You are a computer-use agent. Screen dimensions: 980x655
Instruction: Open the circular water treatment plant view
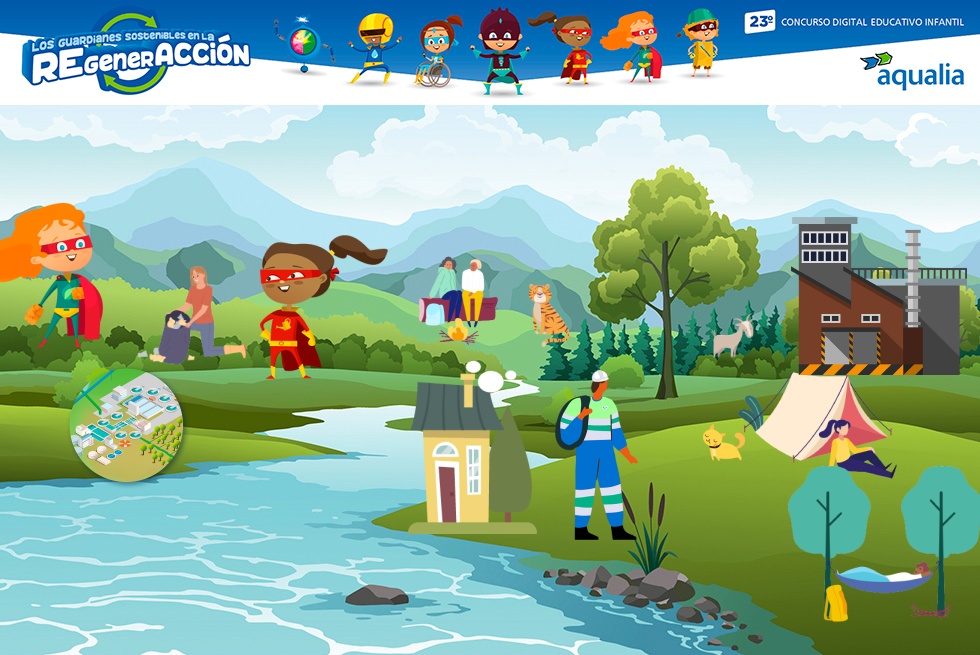[127, 426]
